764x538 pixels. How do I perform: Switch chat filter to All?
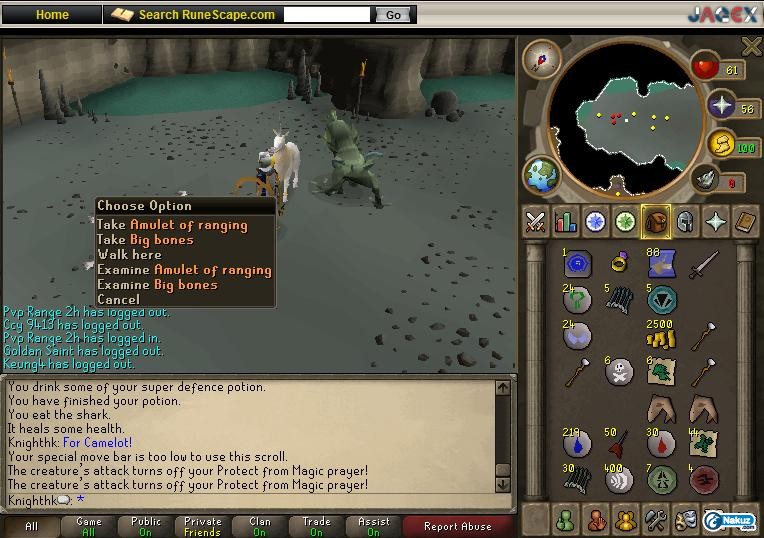click(x=31, y=526)
